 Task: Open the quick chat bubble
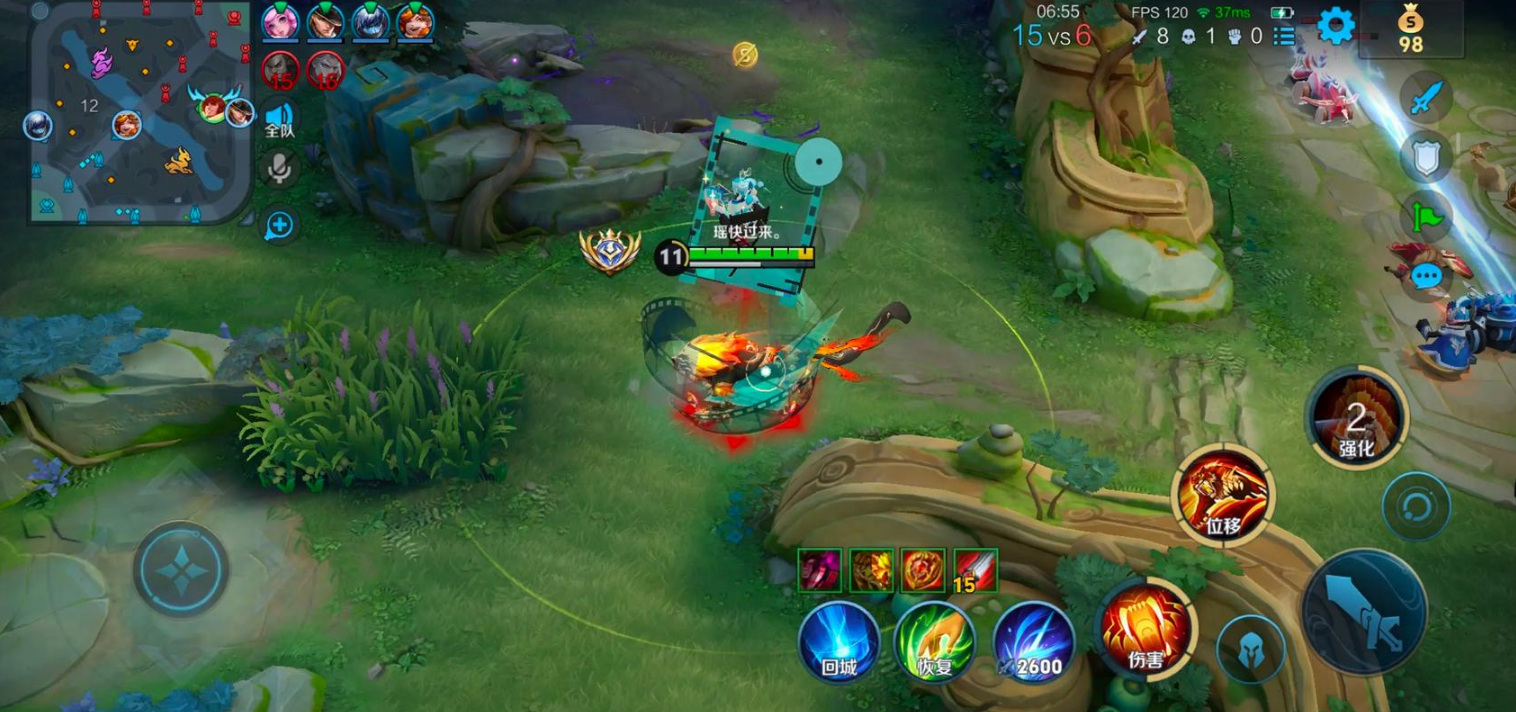1427,275
